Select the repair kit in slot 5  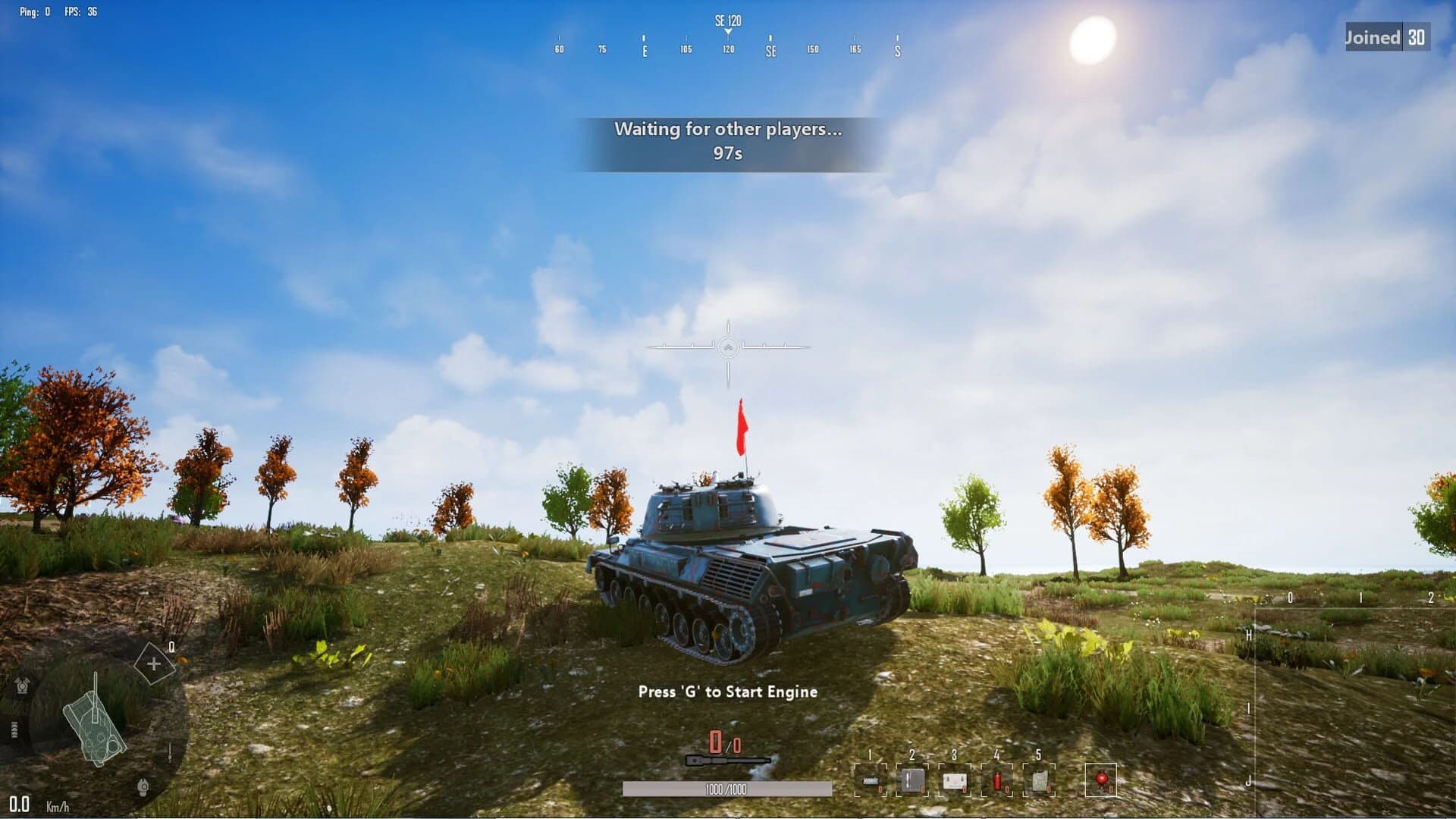1039,781
